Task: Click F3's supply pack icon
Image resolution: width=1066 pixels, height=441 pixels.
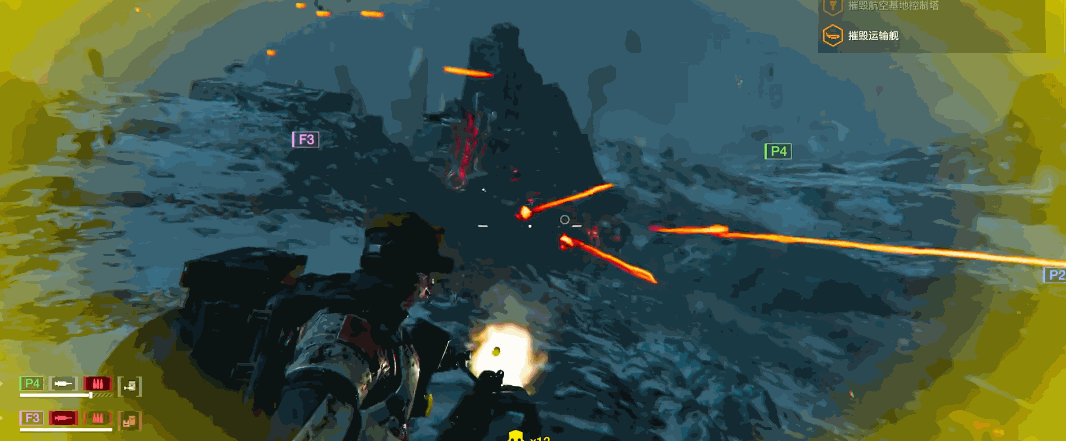Action: point(129,419)
